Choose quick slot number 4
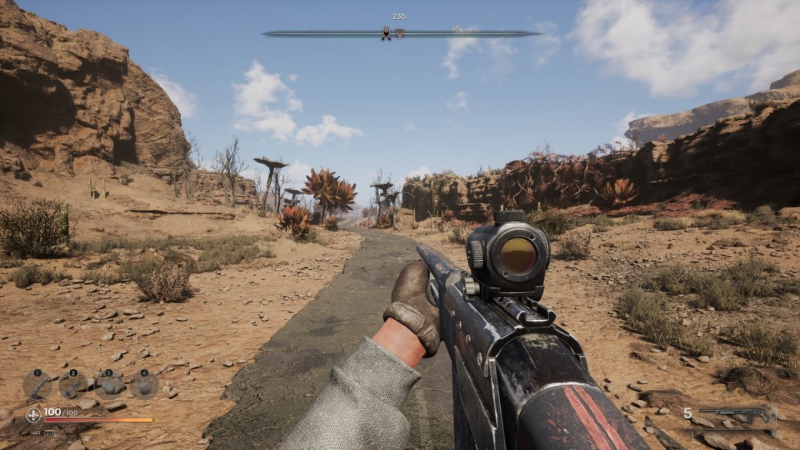800x450 pixels. (143, 383)
